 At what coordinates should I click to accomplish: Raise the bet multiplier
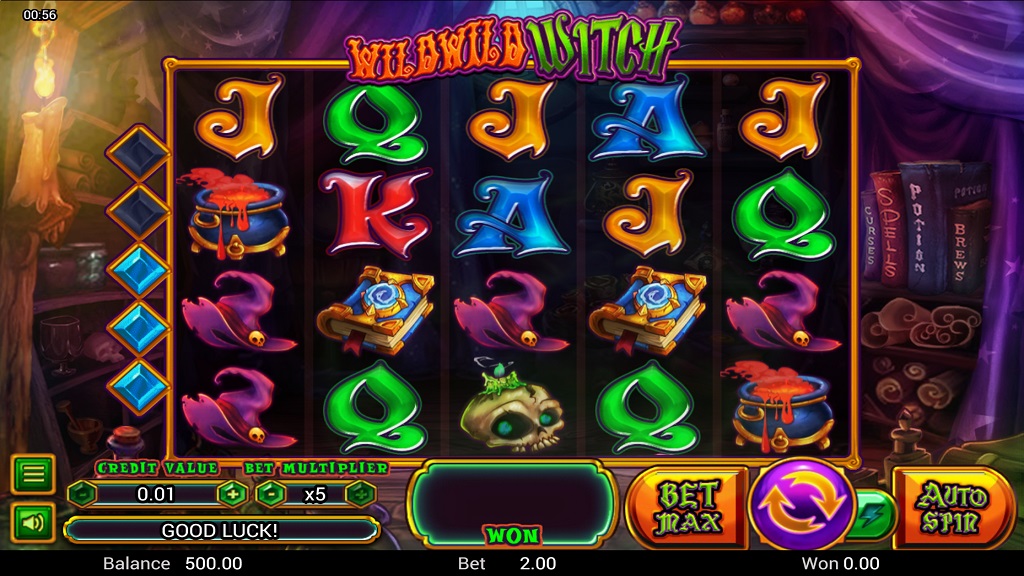360,493
